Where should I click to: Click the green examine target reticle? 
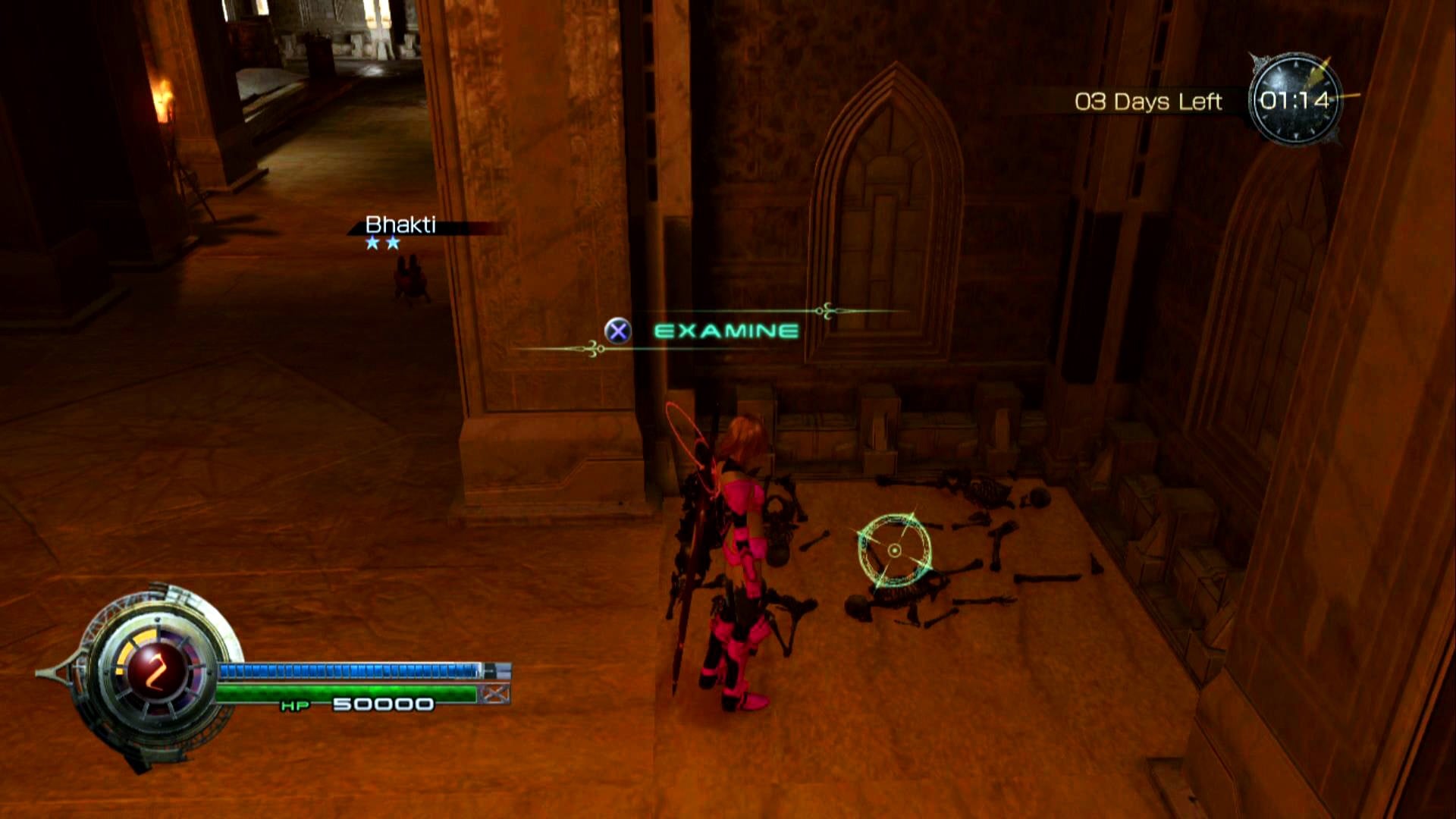coord(895,550)
